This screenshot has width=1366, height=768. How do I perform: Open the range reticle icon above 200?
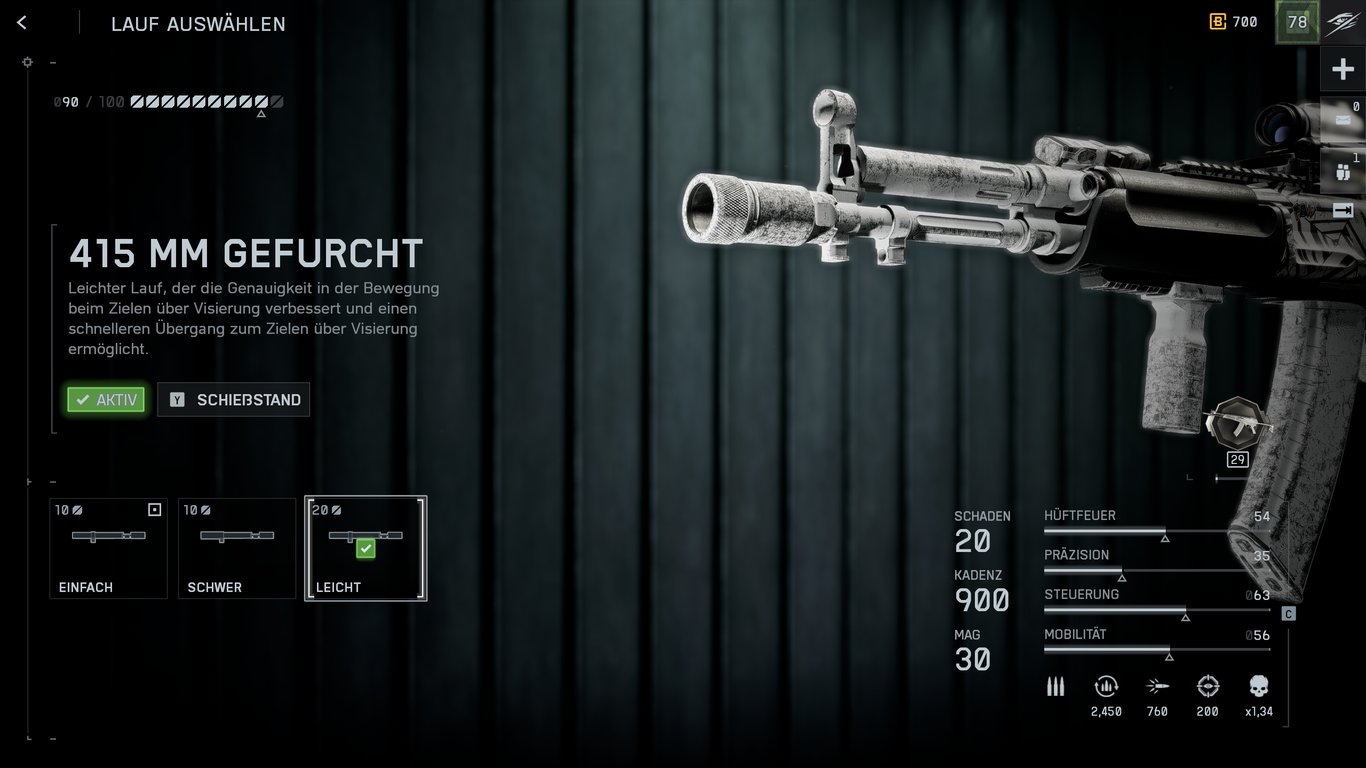(x=1207, y=687)
